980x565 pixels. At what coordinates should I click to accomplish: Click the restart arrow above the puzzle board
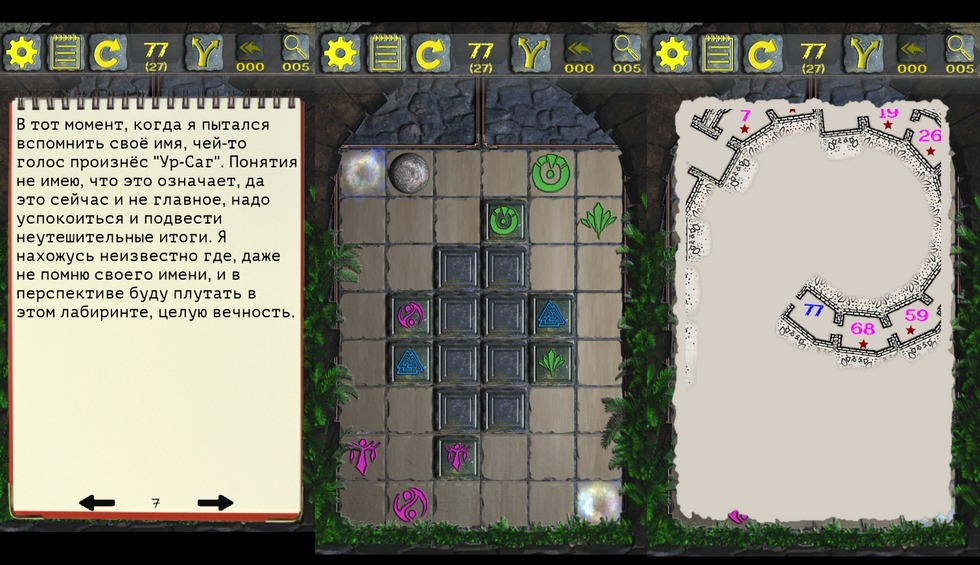click(x=432, y=53)
